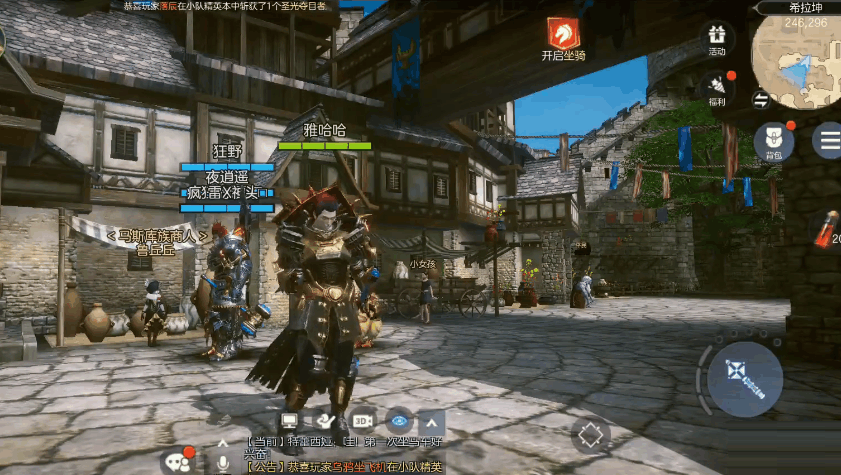Screen dimensions: 841x475
Task: Select the character pose icon
Action: point(326,421)
